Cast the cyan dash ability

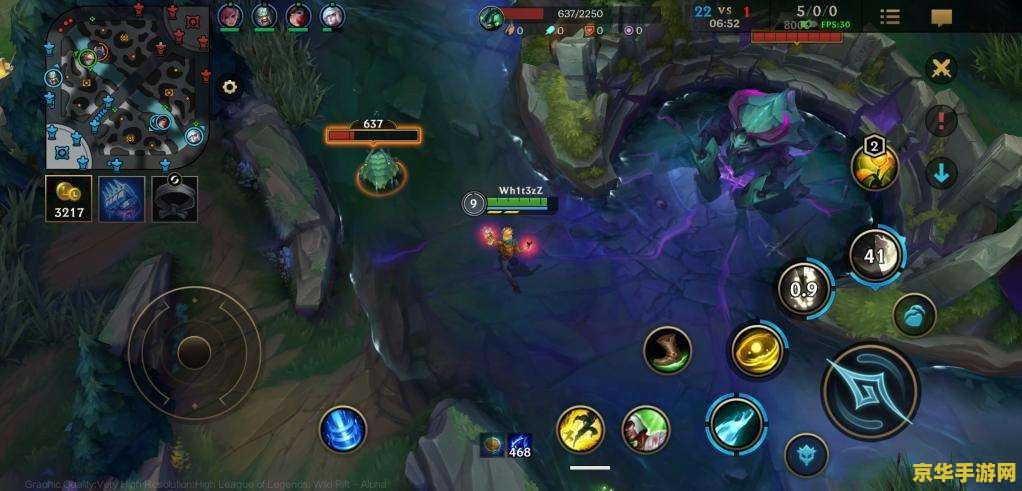pos(736,423)
